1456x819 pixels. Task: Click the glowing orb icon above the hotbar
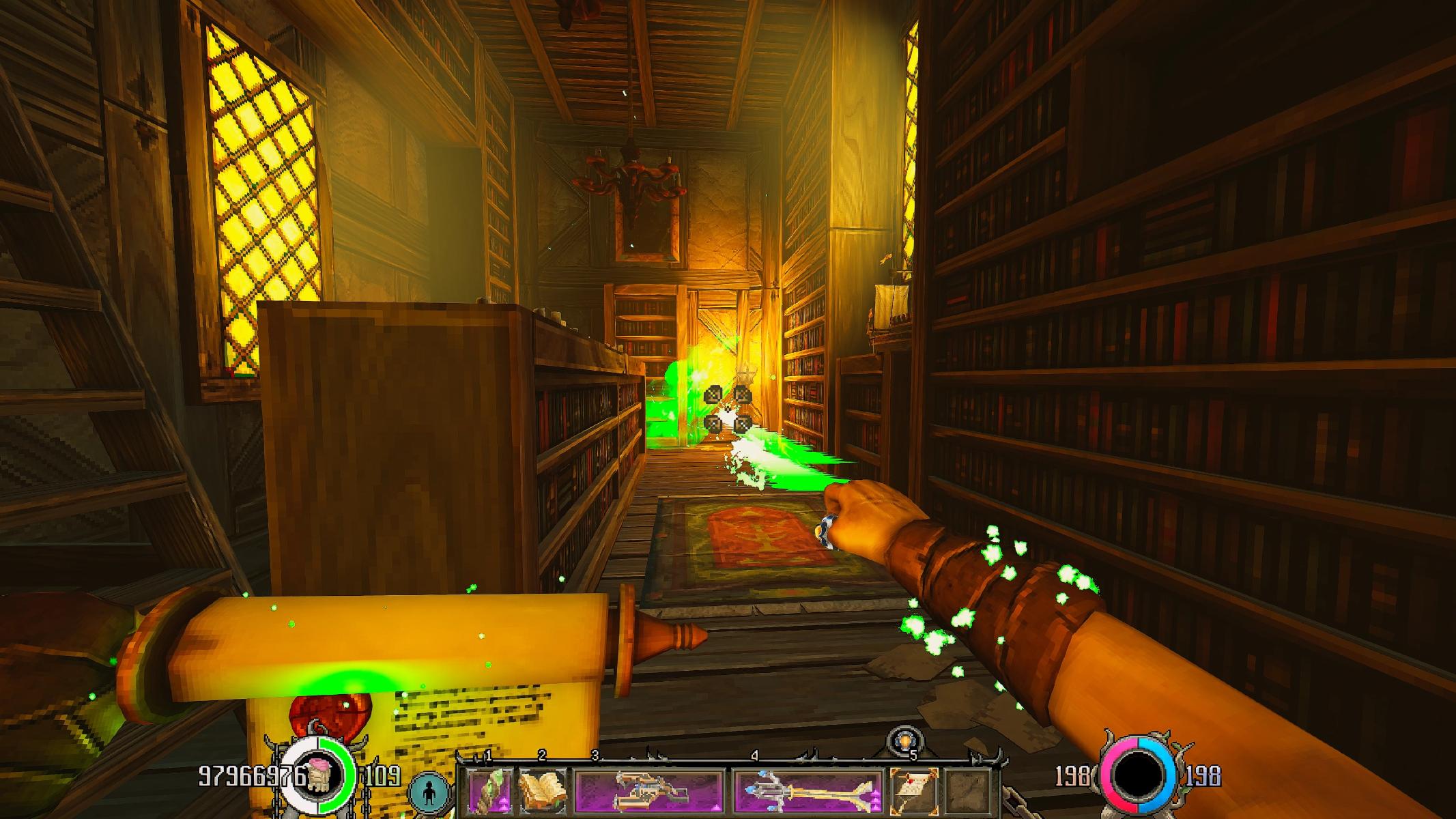(x=905, y=741)
